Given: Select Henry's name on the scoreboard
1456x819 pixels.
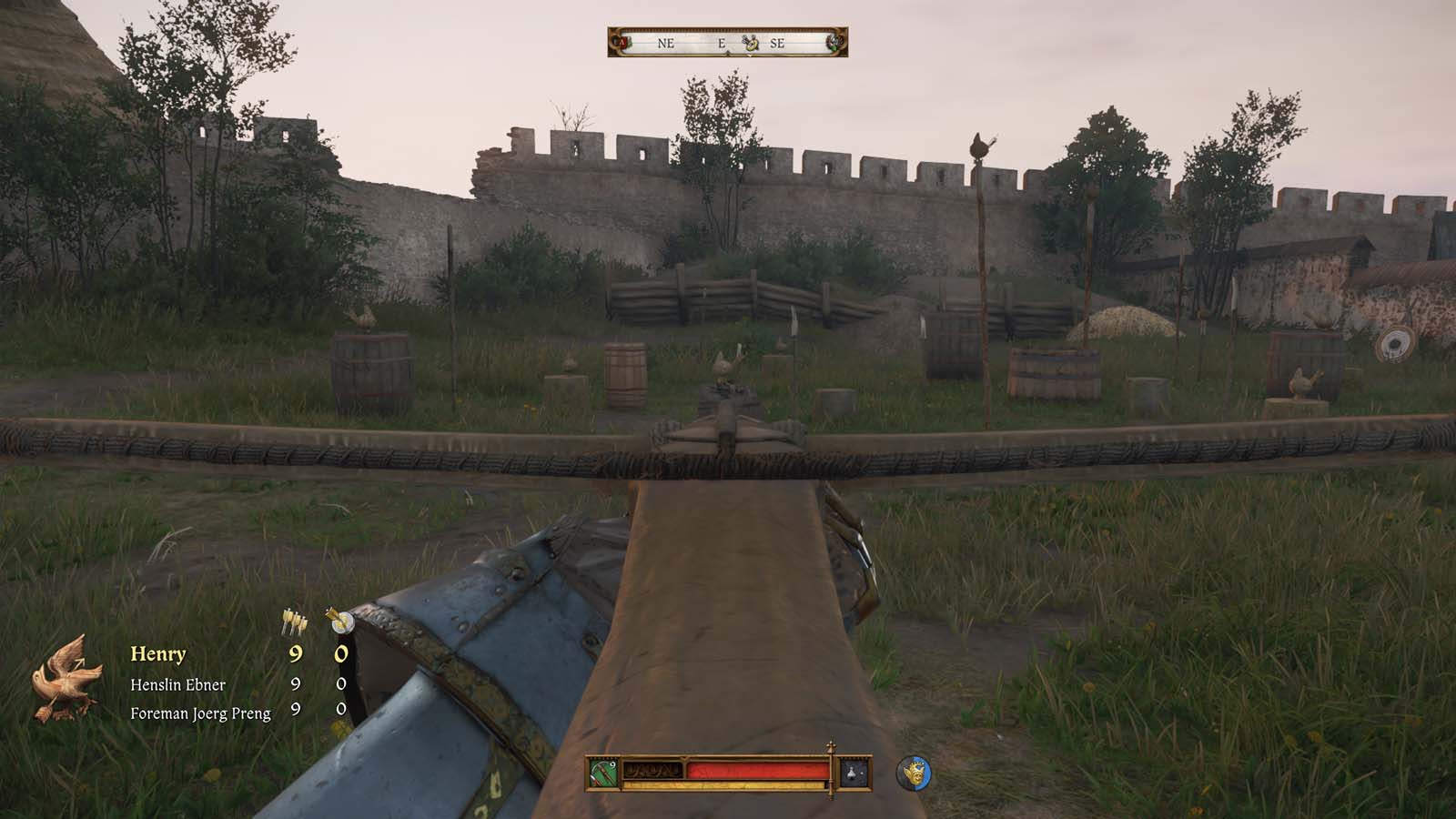Looking at the screenshot, I should tap(160, 652).
